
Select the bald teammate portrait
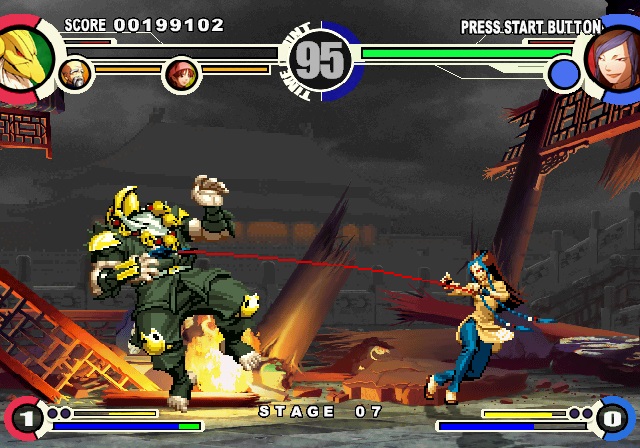(76, 72)
